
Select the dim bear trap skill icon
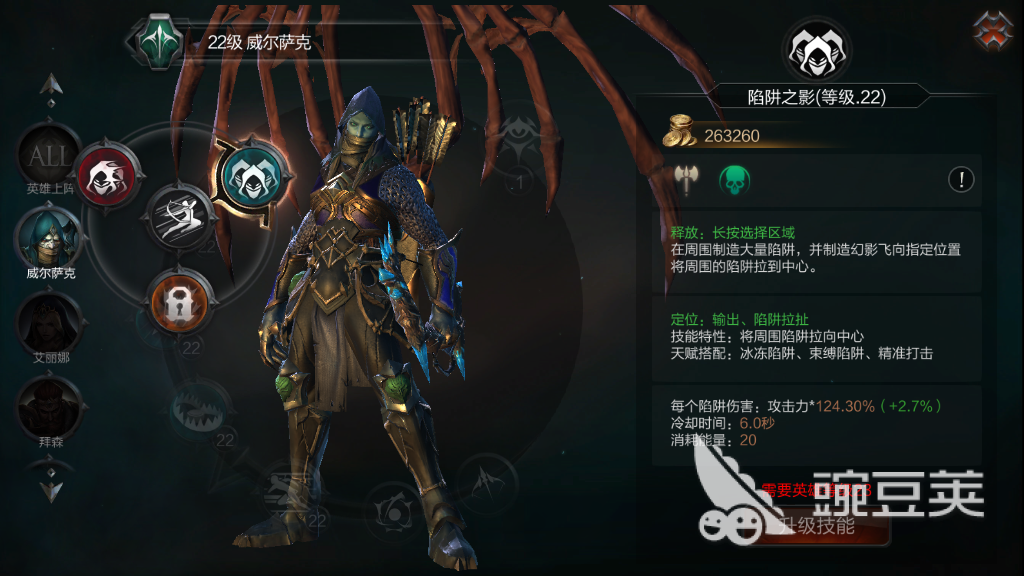point(199,406)
